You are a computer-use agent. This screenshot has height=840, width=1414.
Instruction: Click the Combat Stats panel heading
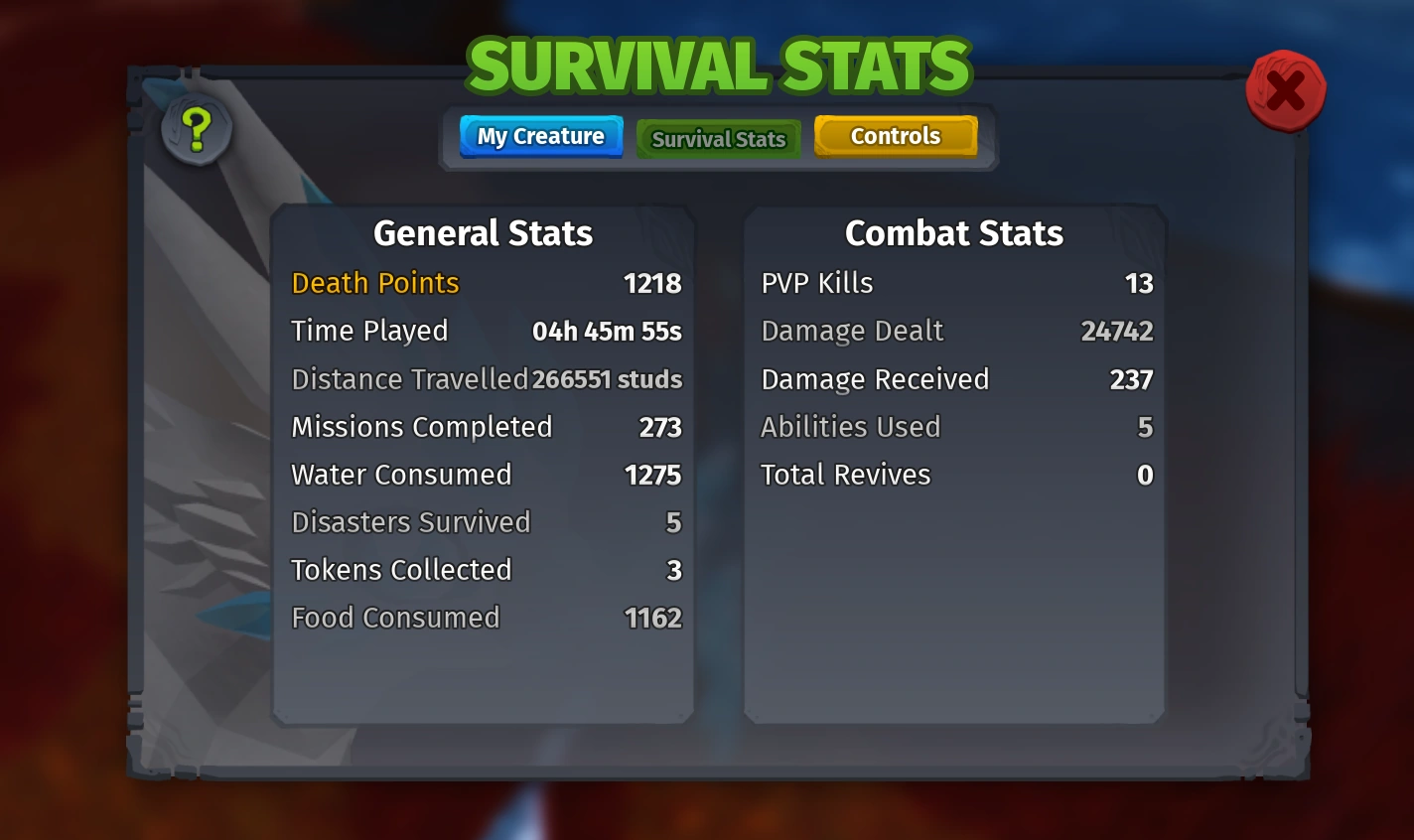(x=953, y=234)
